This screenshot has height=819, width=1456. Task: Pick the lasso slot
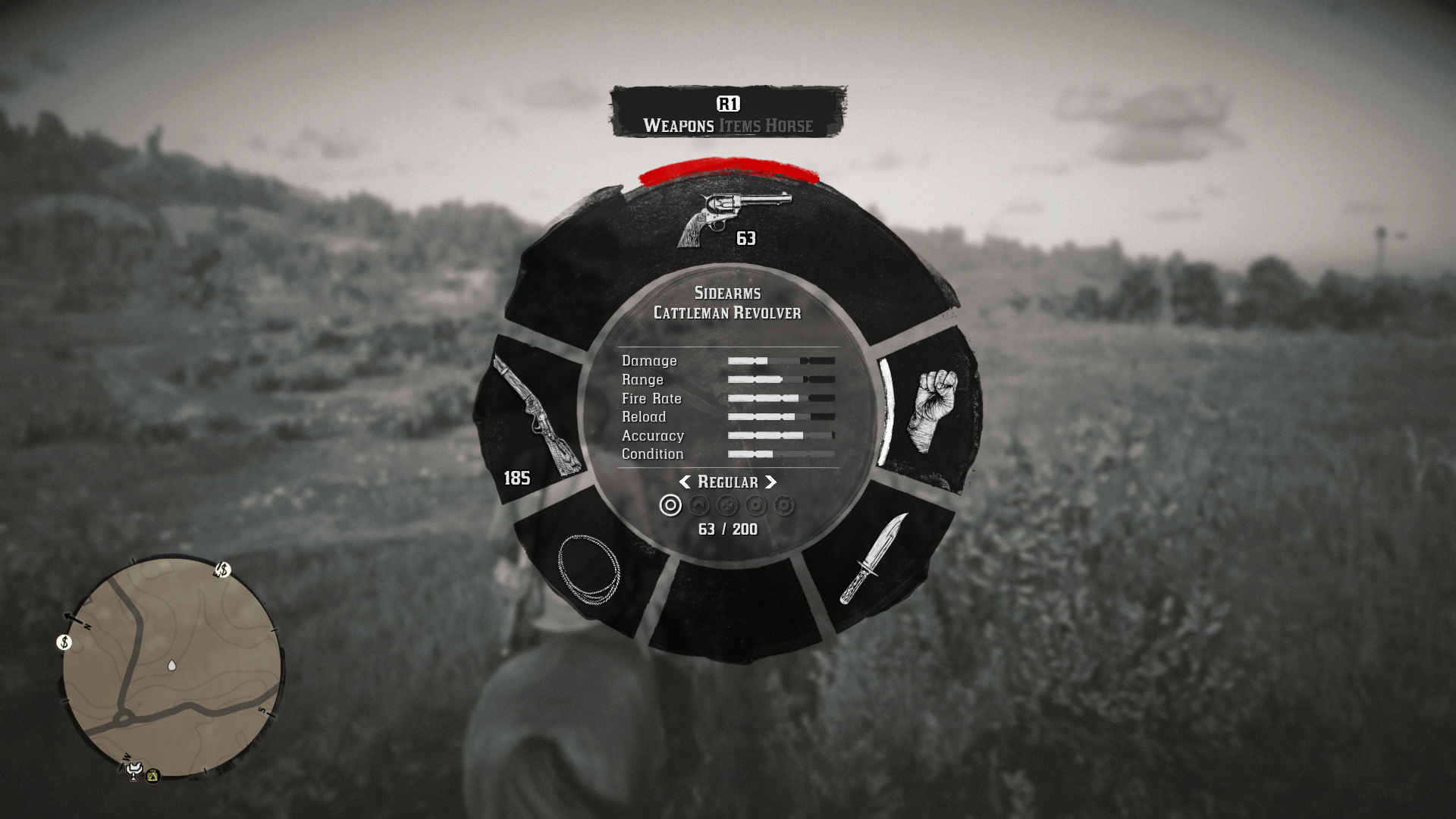point(588,569)
